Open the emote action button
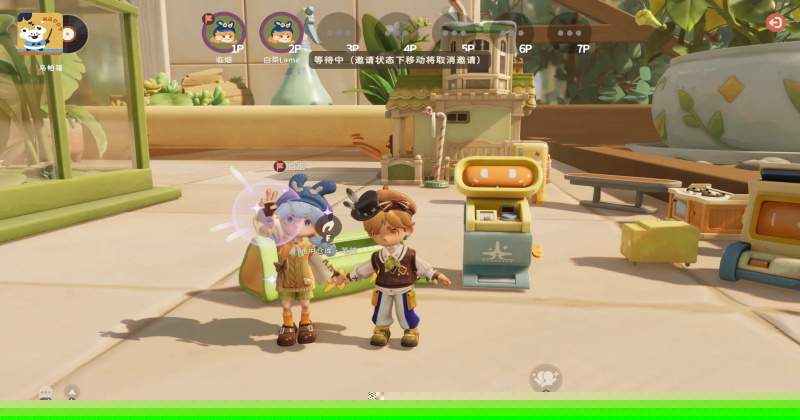The height and width of the screenshot is (420, 800). 545,378
